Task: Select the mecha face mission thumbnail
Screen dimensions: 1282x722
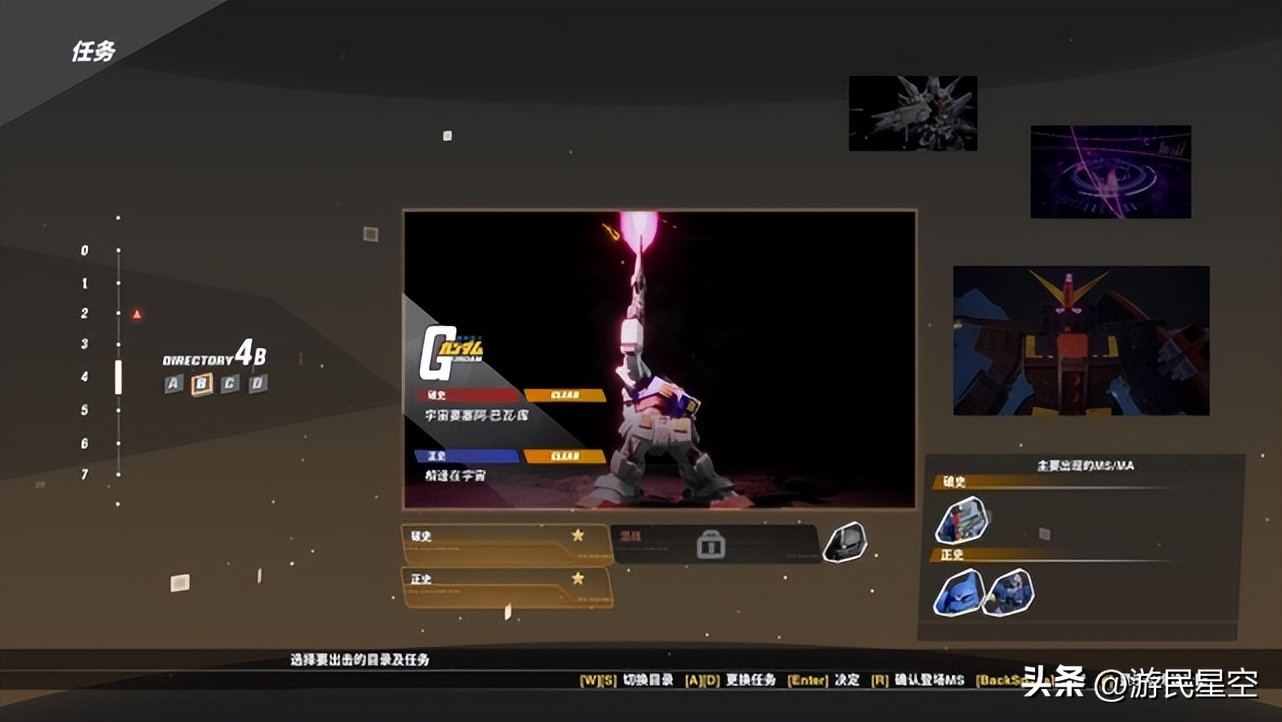Action: point(1081,340)
